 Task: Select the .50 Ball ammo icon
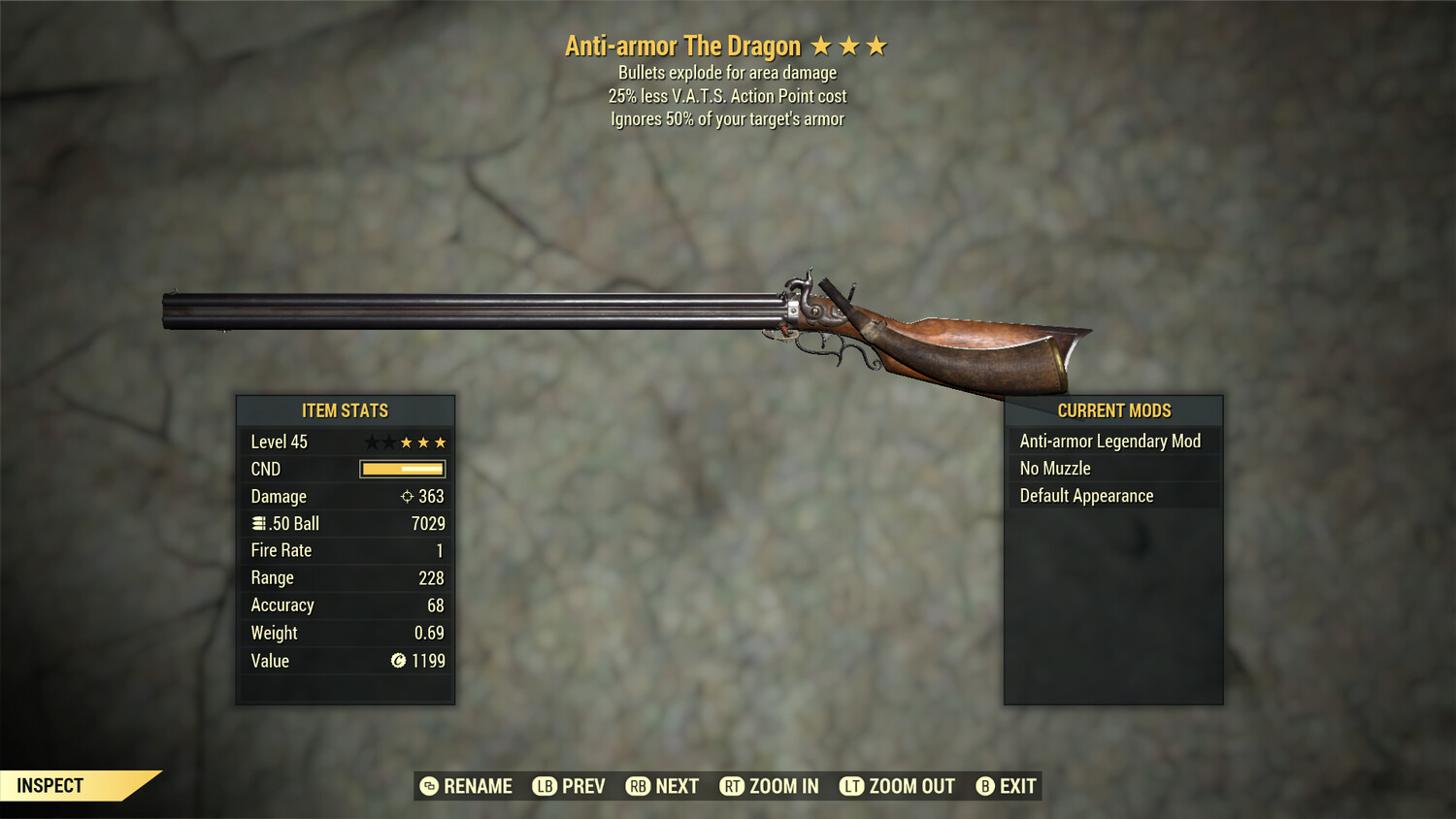(257, 523)
